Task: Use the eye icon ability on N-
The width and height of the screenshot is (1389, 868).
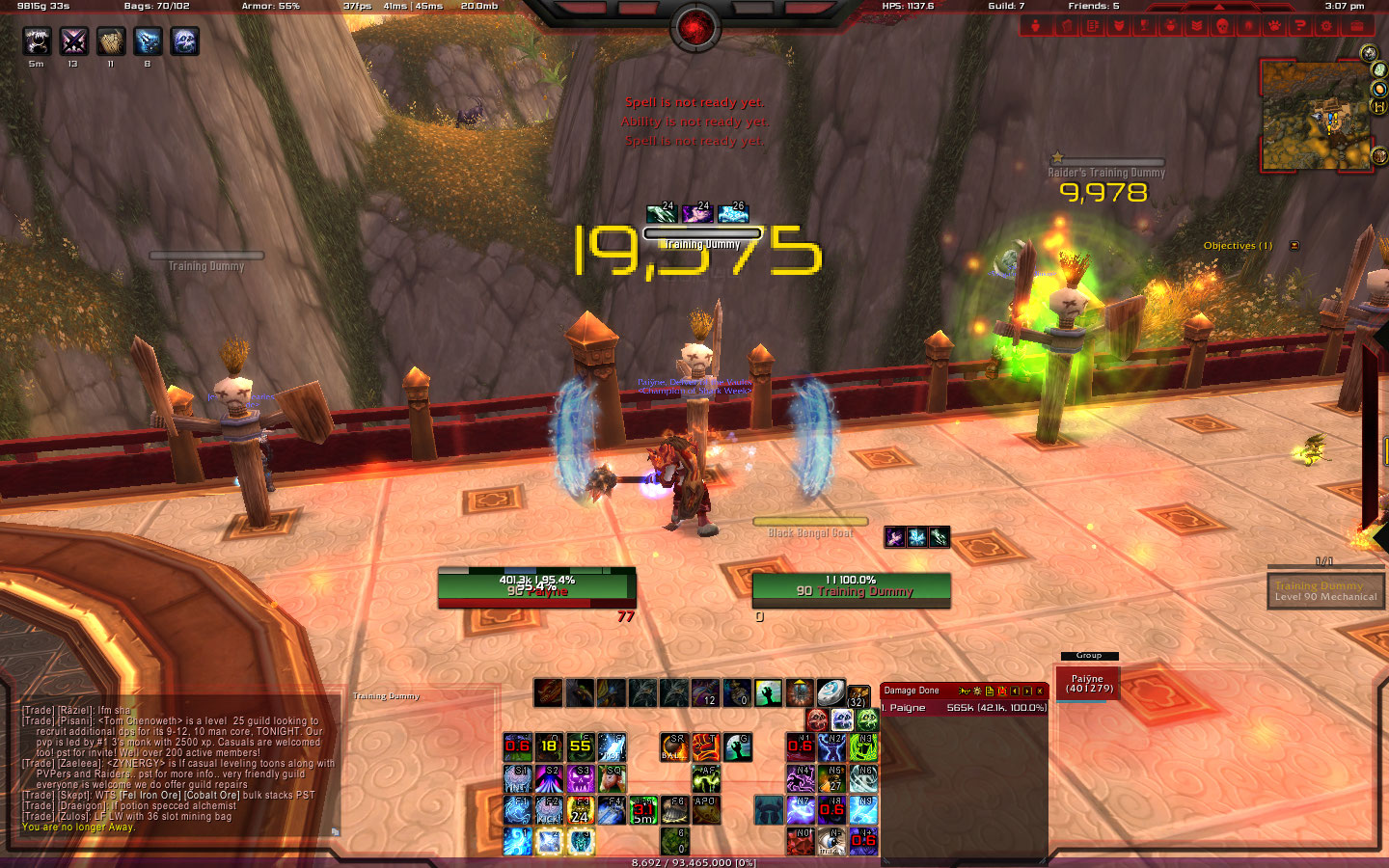Action: tap(831, 841)
